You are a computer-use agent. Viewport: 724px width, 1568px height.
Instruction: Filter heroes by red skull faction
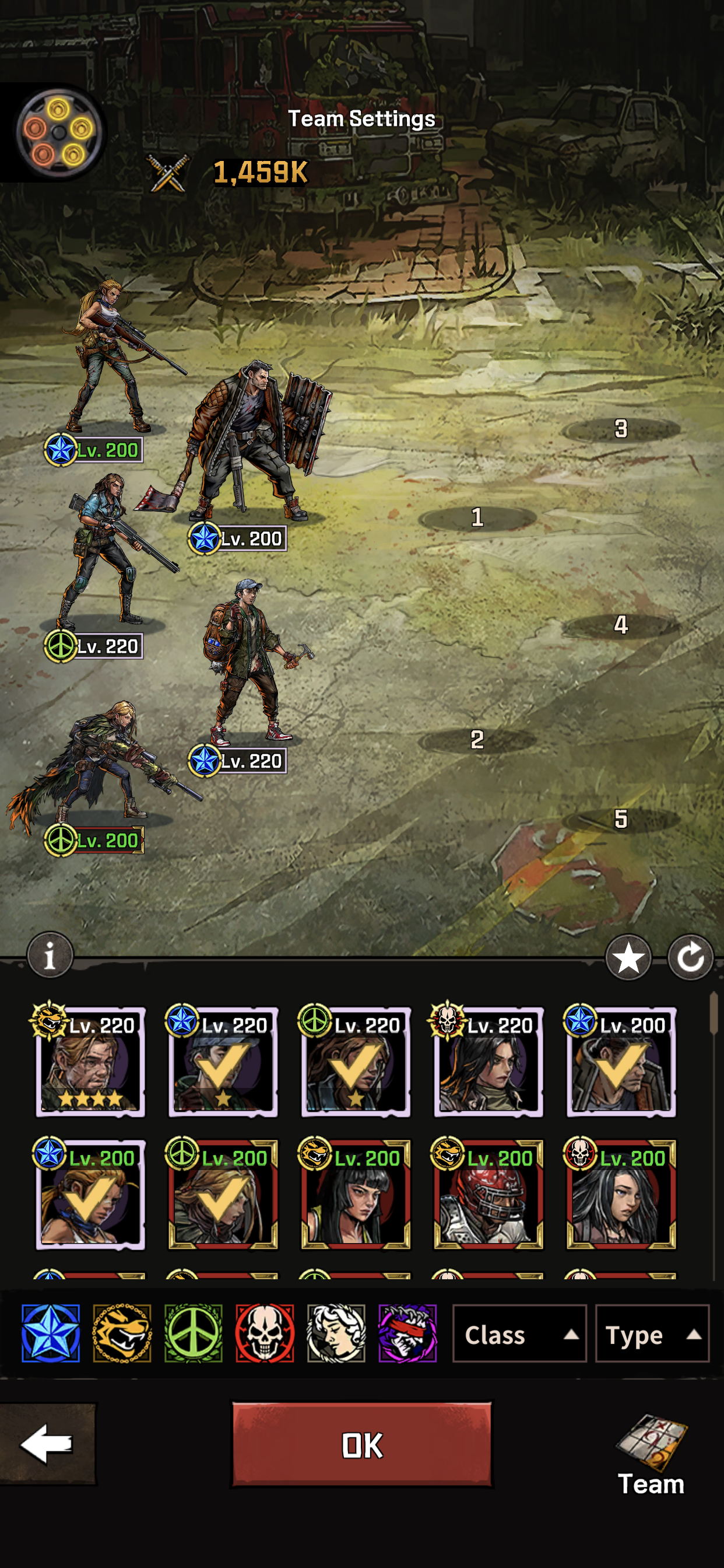(x=265, y=1333)
